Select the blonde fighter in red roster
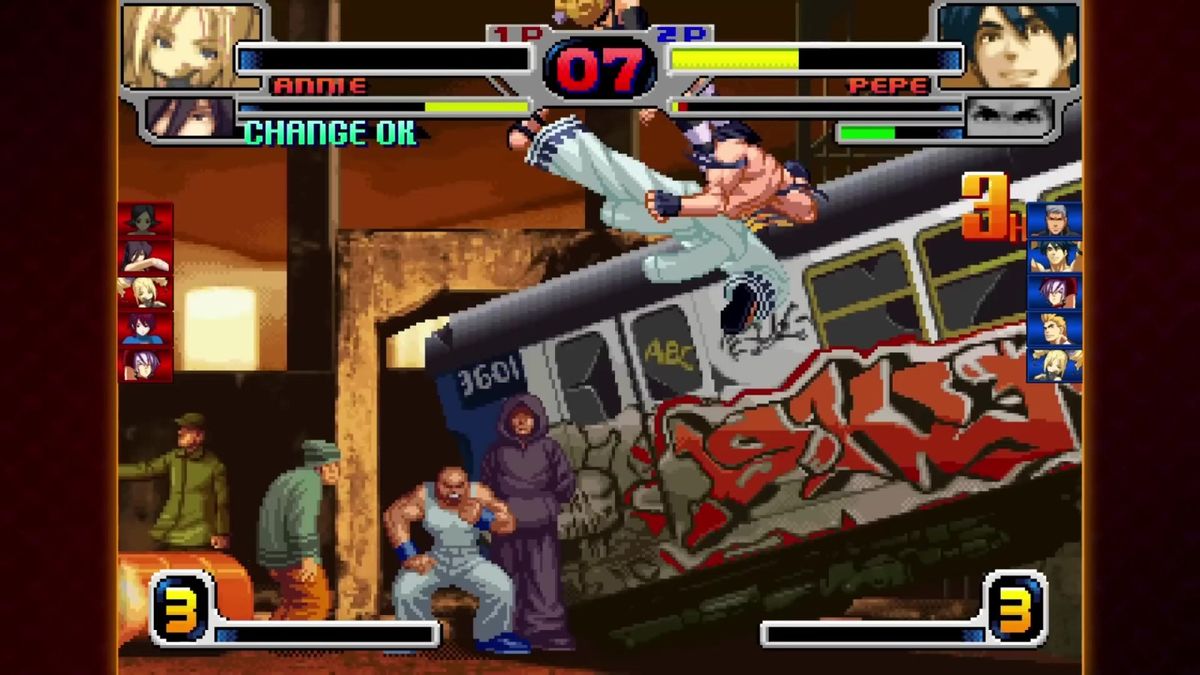This screenshot has width=1200, height=675. pos(146,292)
